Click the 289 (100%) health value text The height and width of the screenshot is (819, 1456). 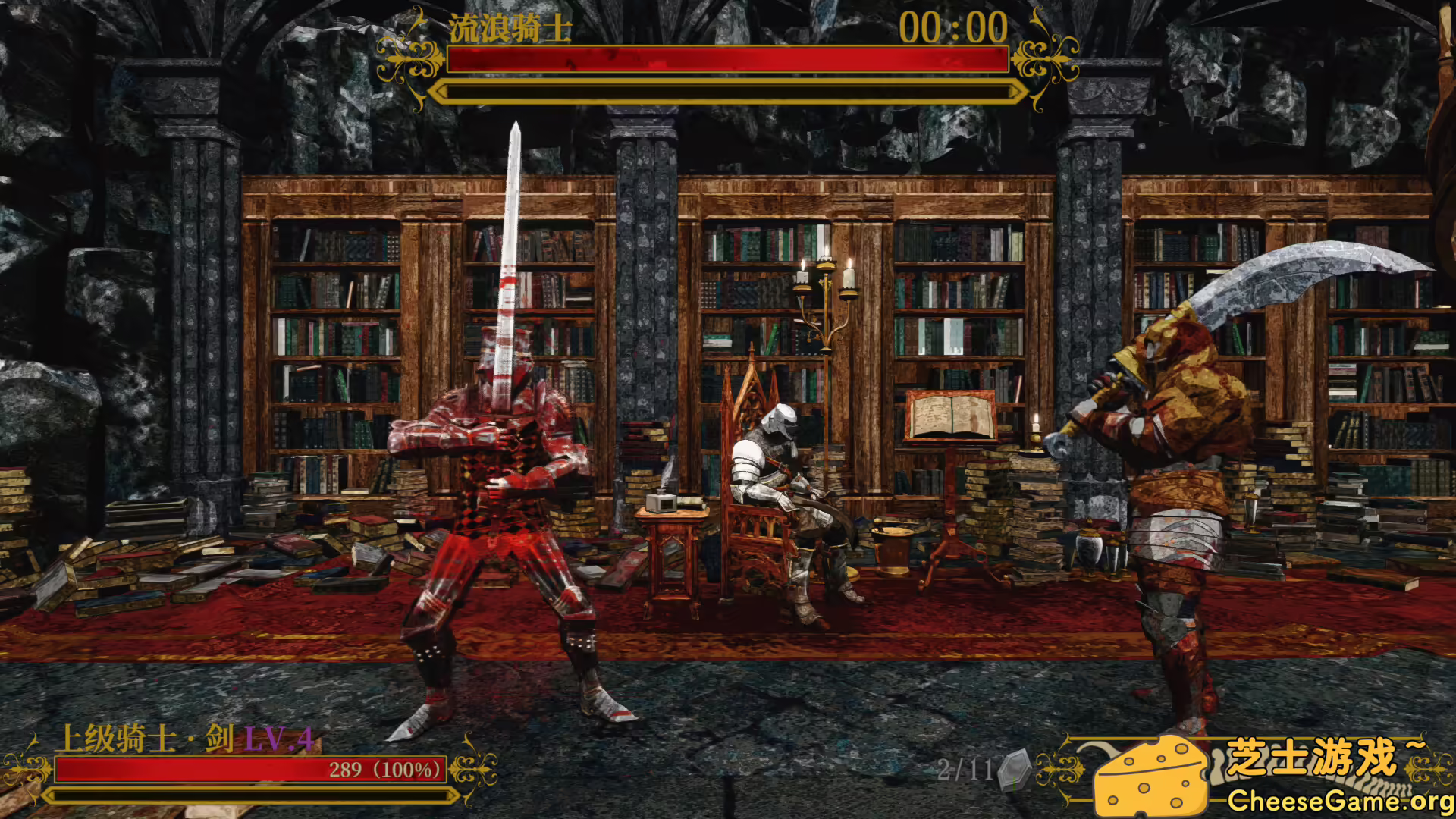coord(383,768)
